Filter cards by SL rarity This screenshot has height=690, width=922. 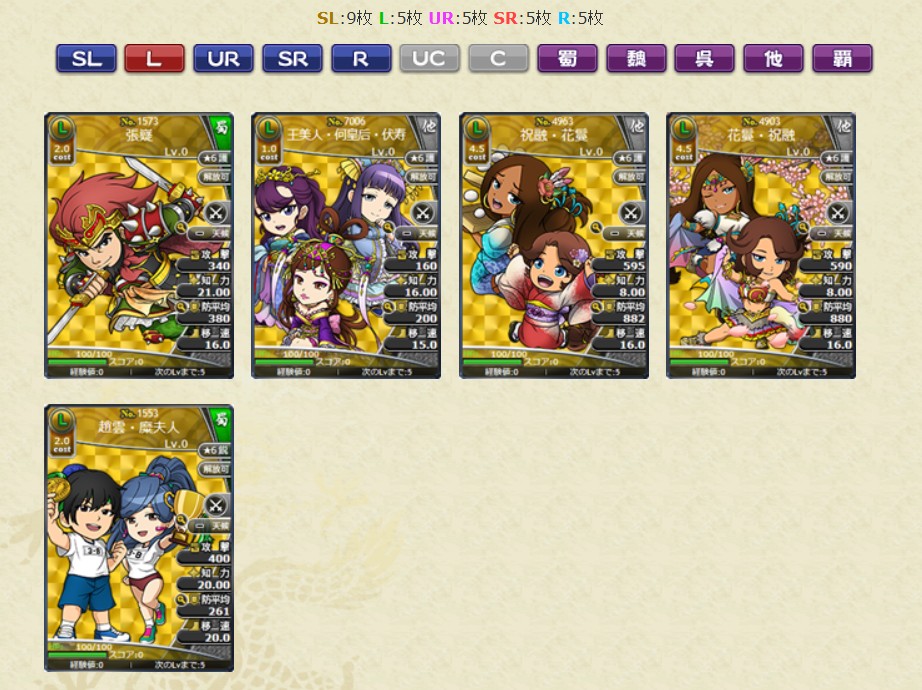tap(86, 59)
